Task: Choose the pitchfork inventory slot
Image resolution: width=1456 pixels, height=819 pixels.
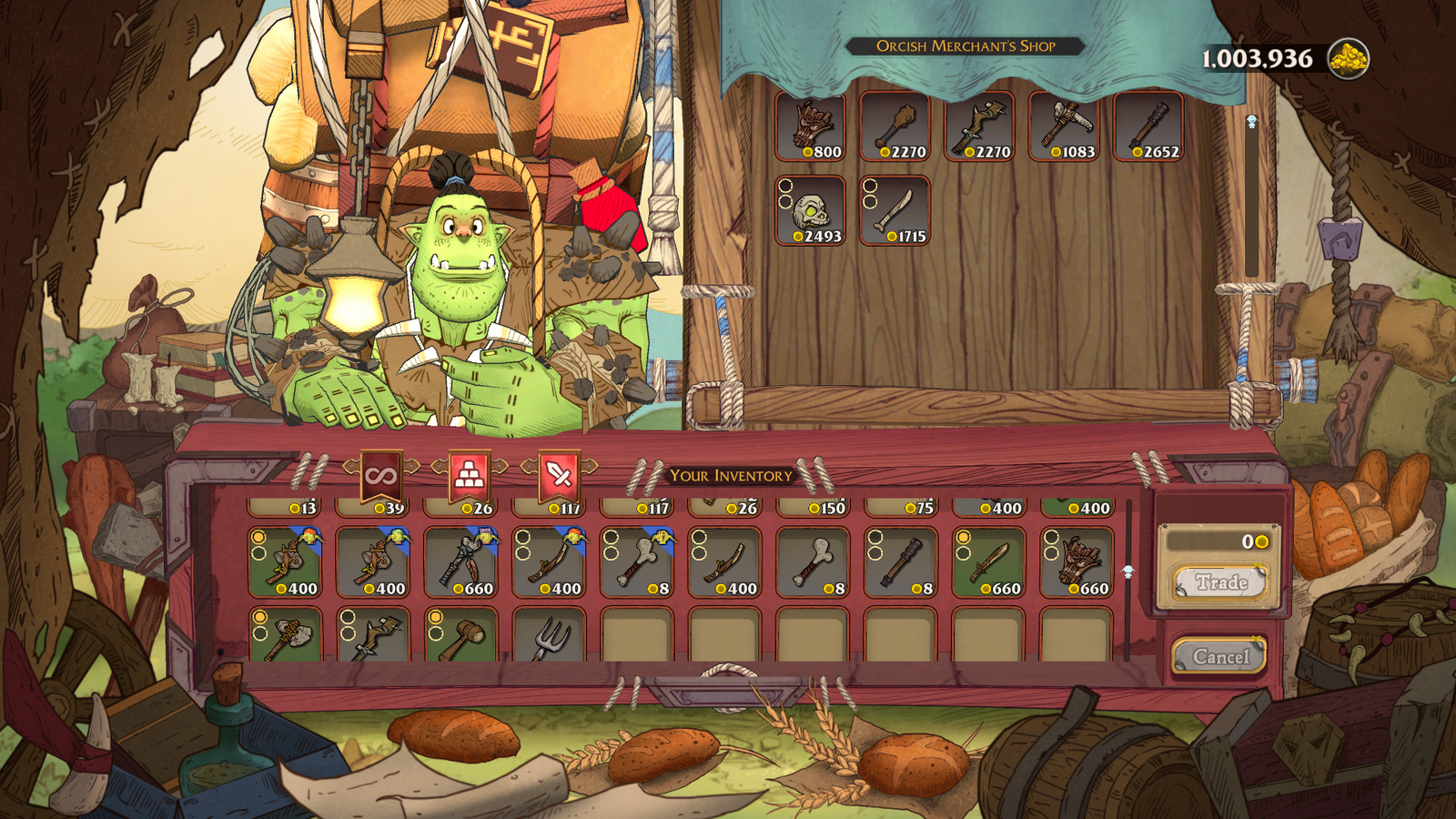Action: click(550, 635)
